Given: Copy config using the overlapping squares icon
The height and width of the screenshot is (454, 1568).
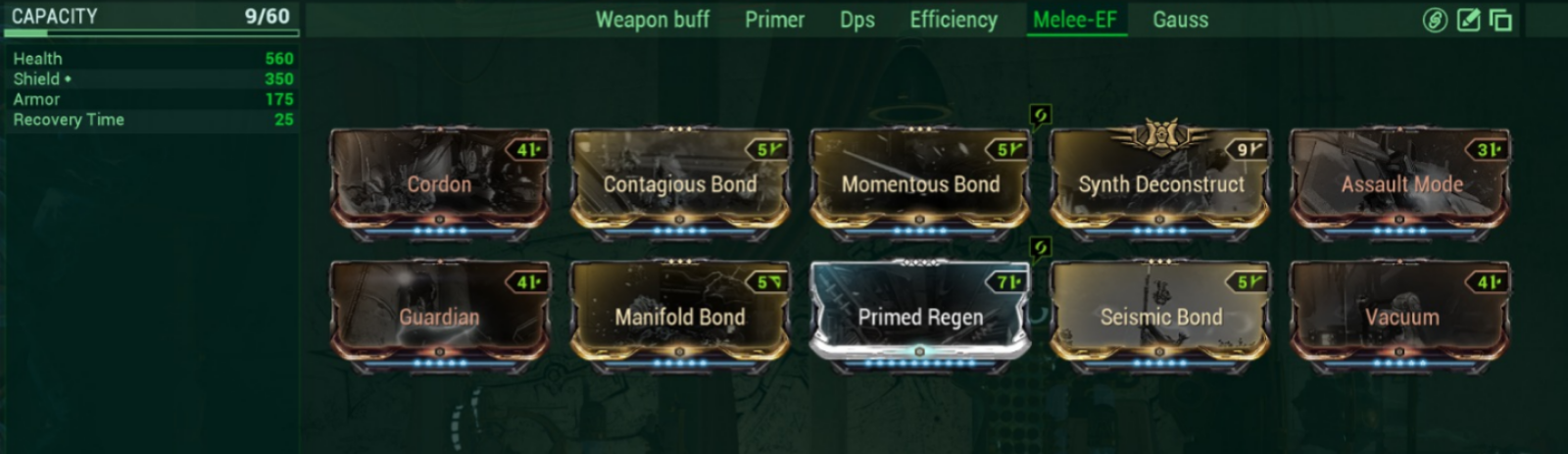Looking at the screenshot, I should pyautogui.click(x=1500, y=20).
